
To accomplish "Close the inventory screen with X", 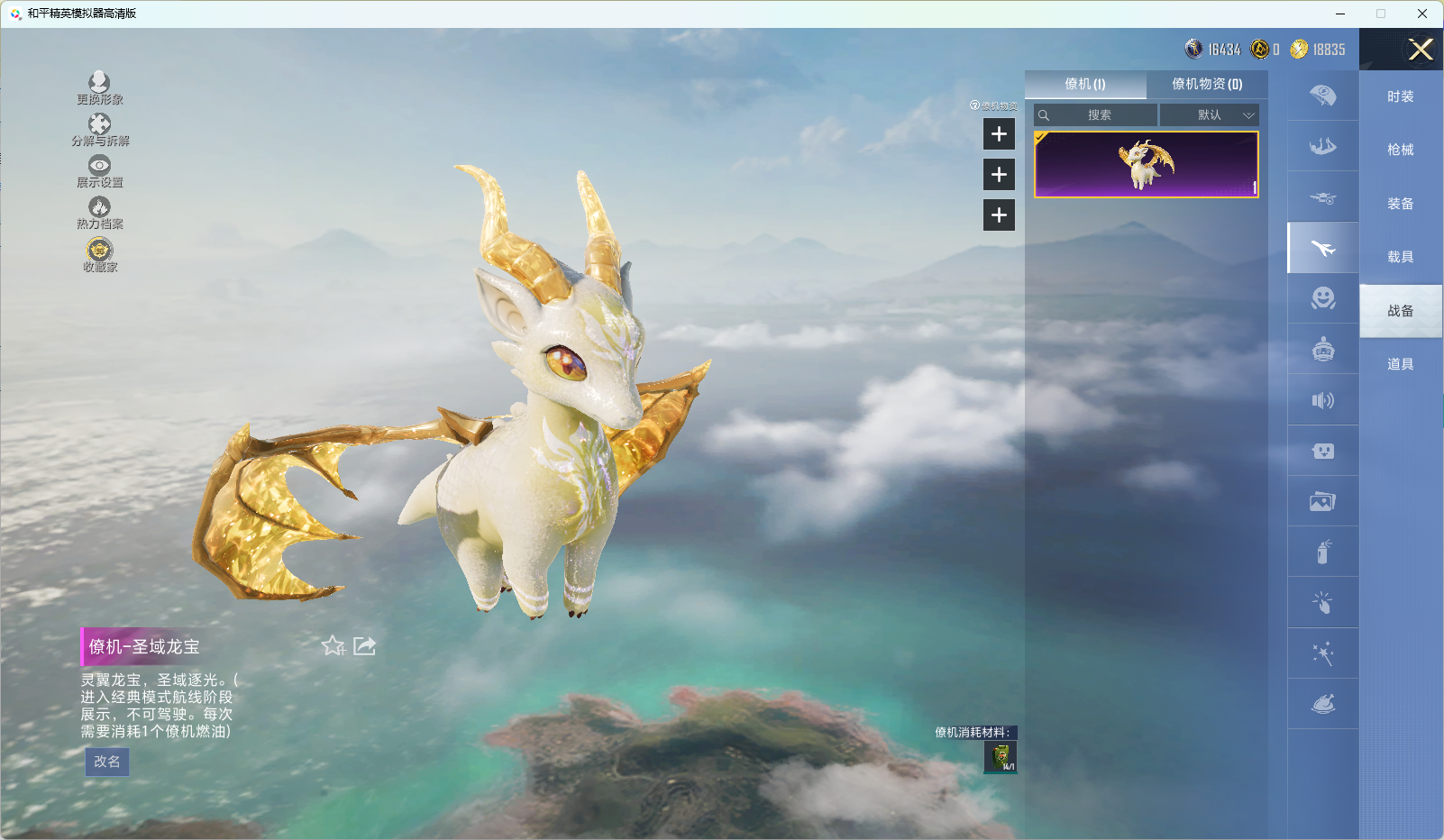I will 1421,50.
